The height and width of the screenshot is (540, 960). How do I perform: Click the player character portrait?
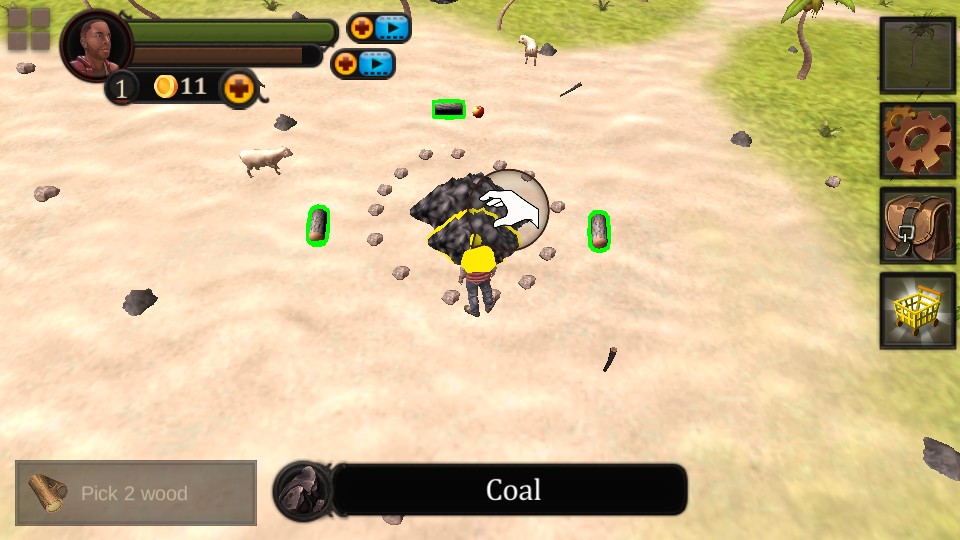point(97,46)
